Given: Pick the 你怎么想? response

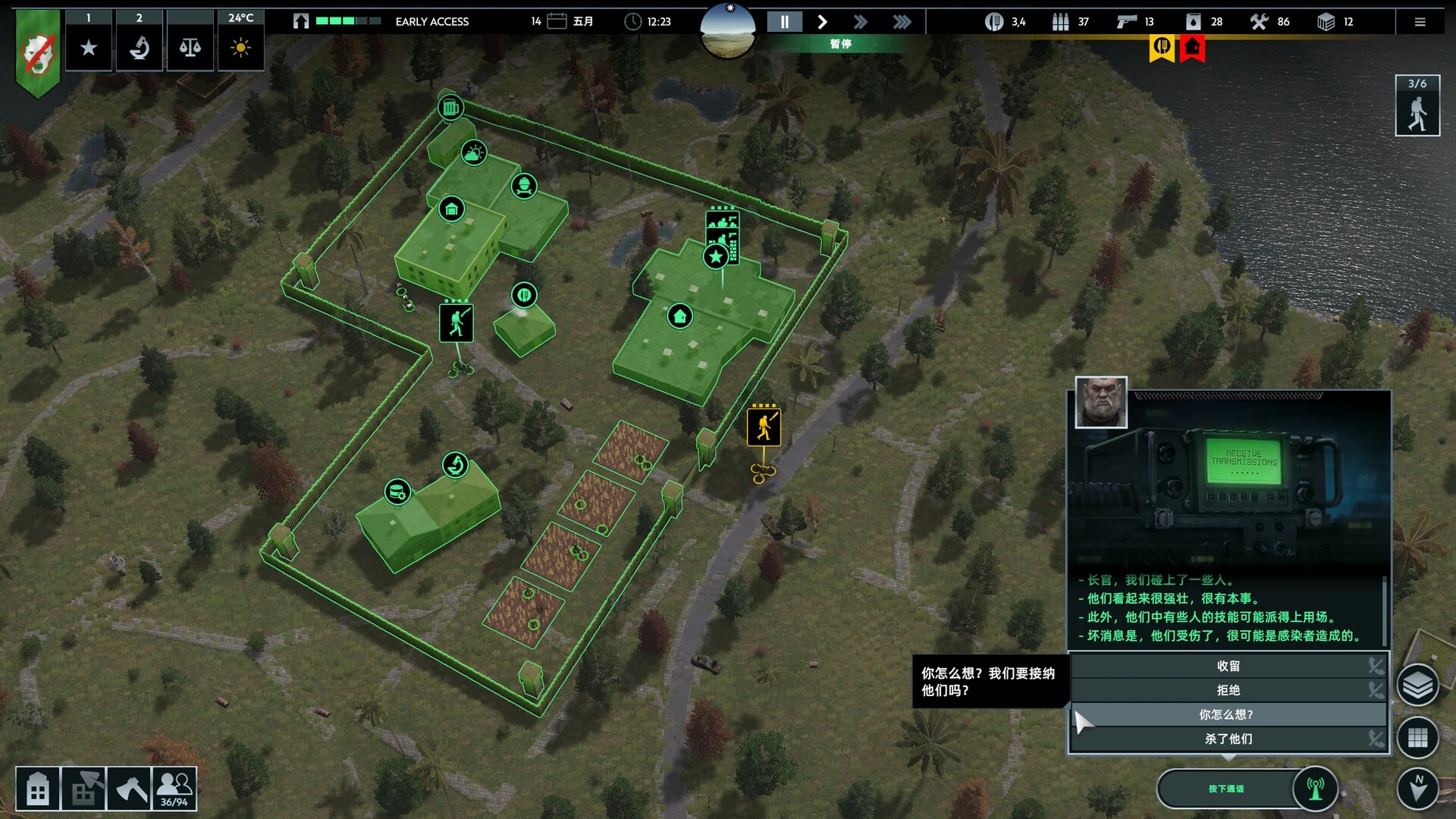Looking at the screenshot, I should tap(1228, 714).
